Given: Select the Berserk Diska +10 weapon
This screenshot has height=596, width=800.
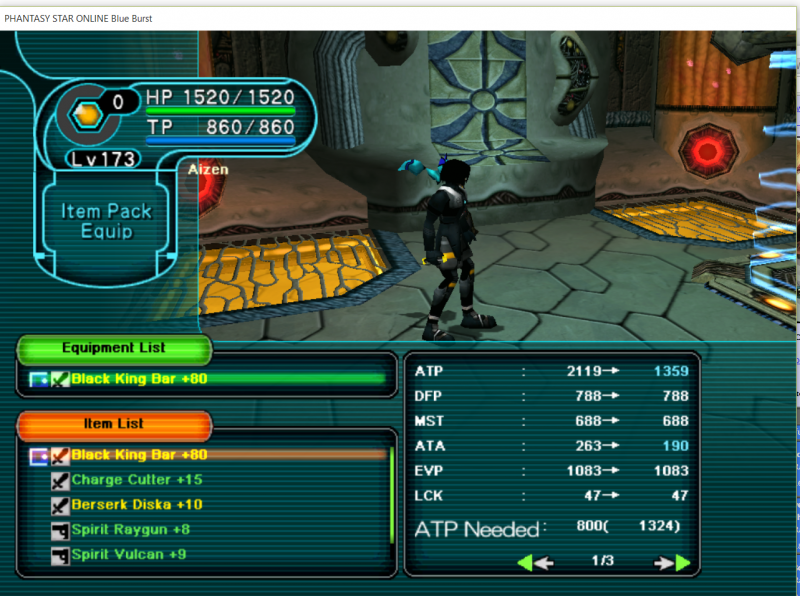Looking at the screenshot, I should (x=136, y=504).
